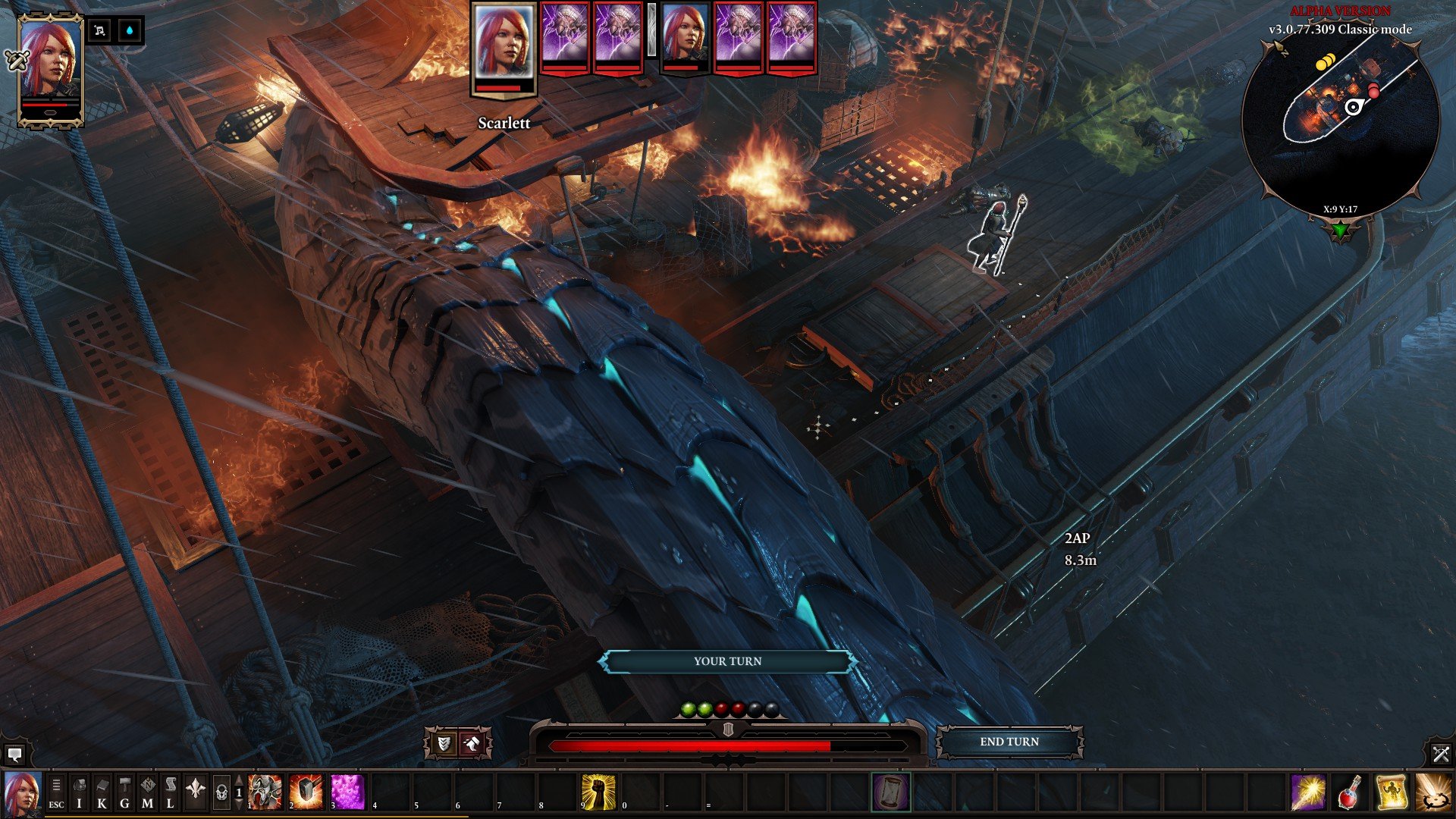Viewport: 1456px width, 819px height.
Task: Open the crafting hammer icon
Action: pos(124,793)
